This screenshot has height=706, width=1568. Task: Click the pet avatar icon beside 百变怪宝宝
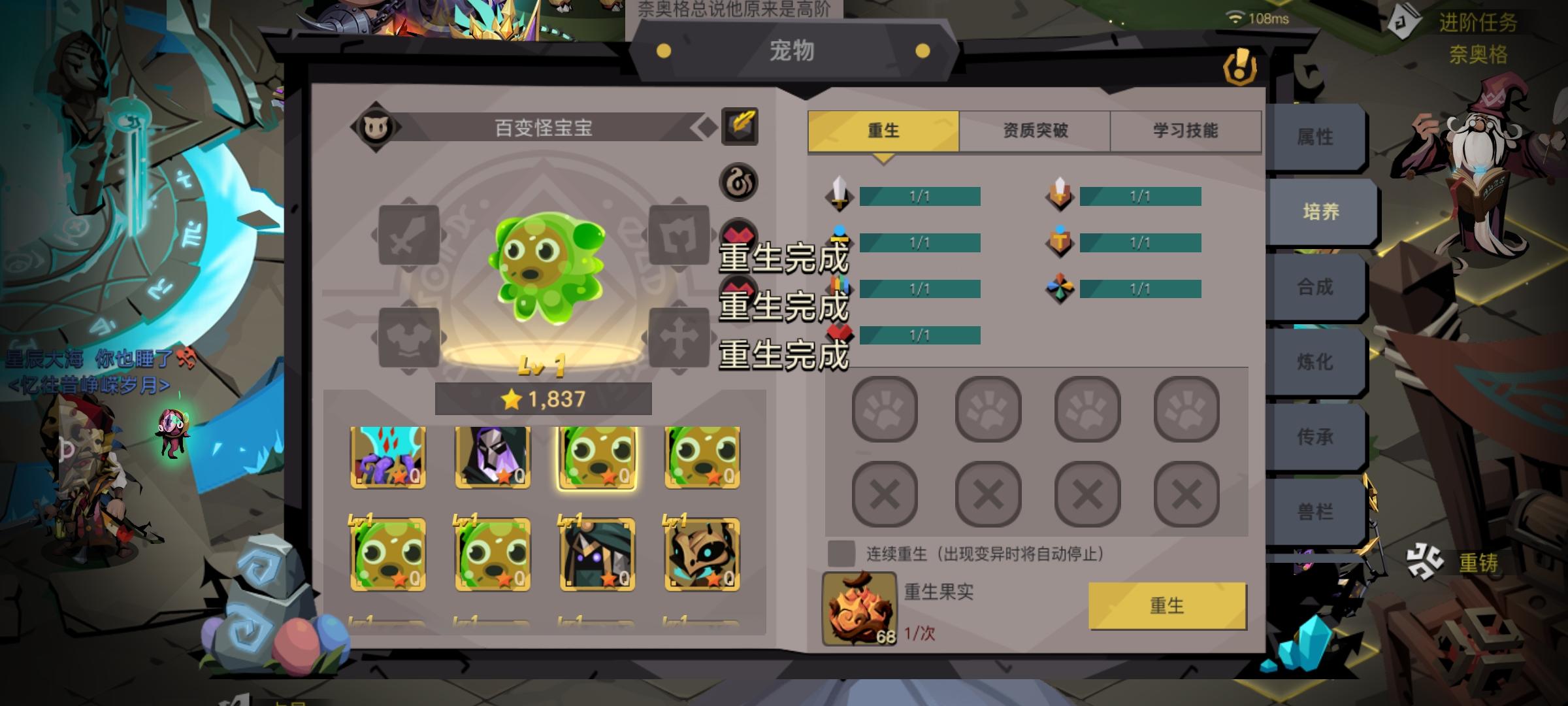pos(376,128)
